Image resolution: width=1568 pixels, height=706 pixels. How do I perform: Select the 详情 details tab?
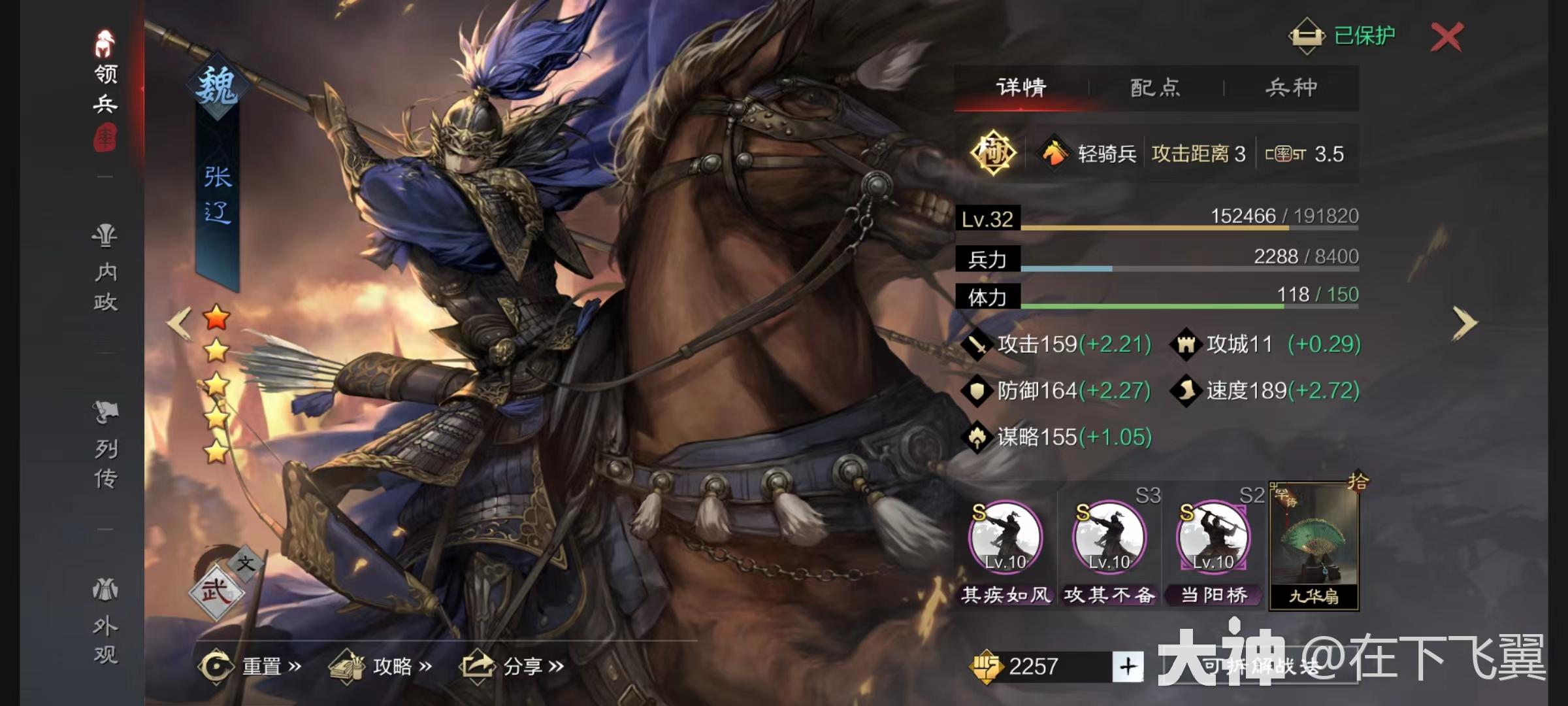coord(1021,88)
